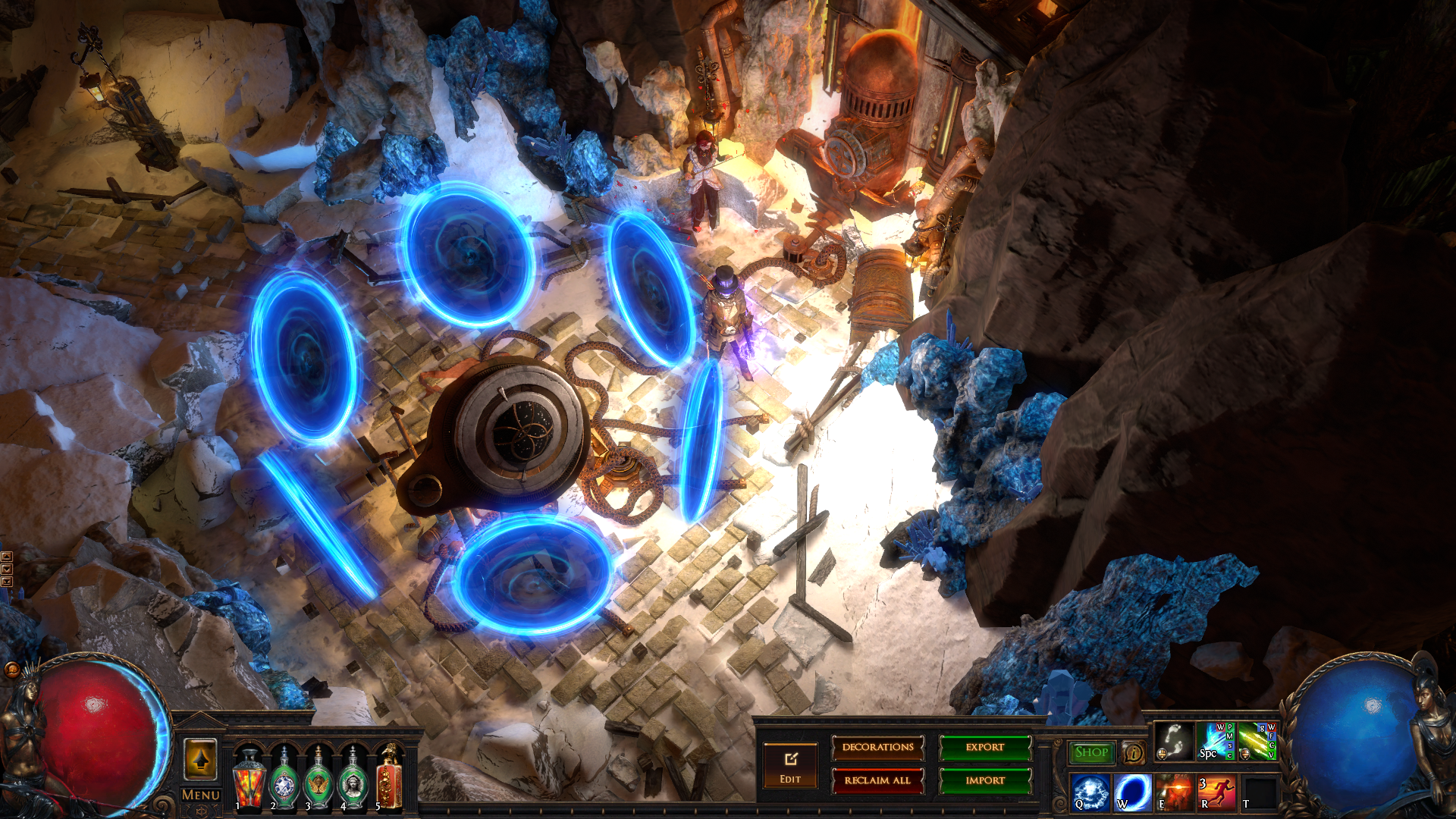This screenshot has width=1456, height=819.
Task: Open the hideout Edit mode
Action: coord(790,765)
